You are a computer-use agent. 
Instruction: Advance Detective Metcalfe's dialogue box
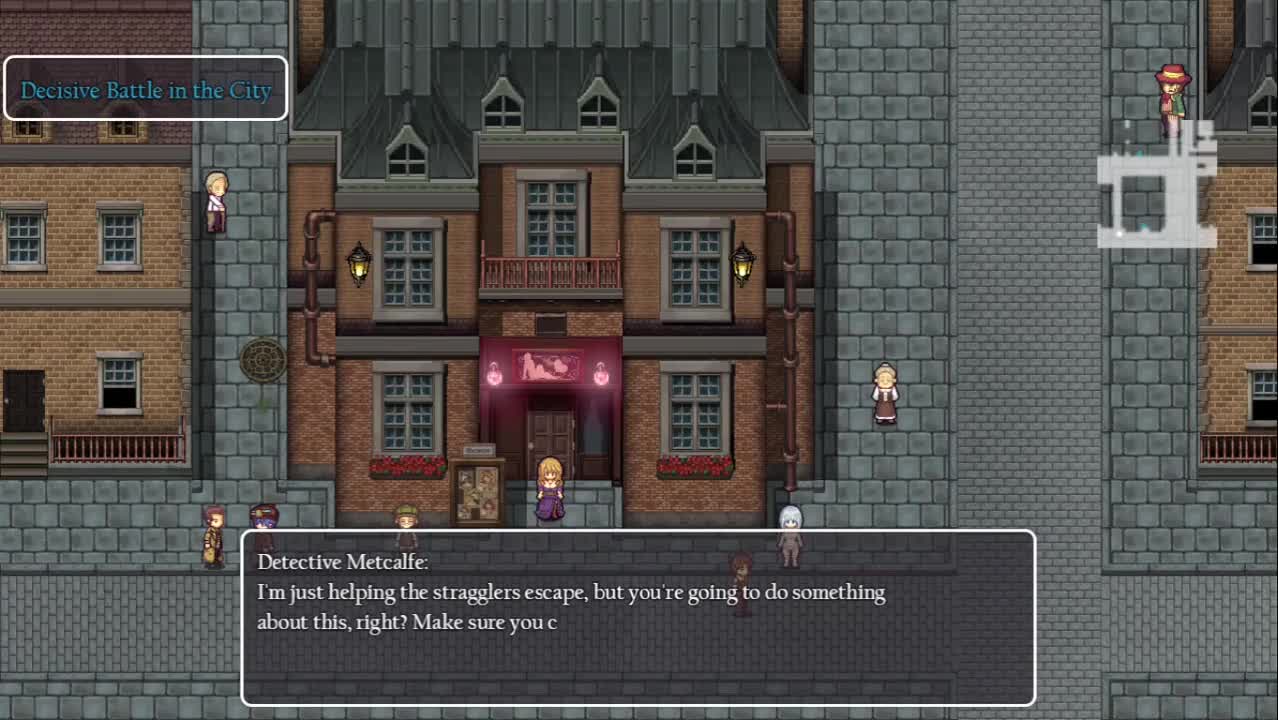(638, 618)
